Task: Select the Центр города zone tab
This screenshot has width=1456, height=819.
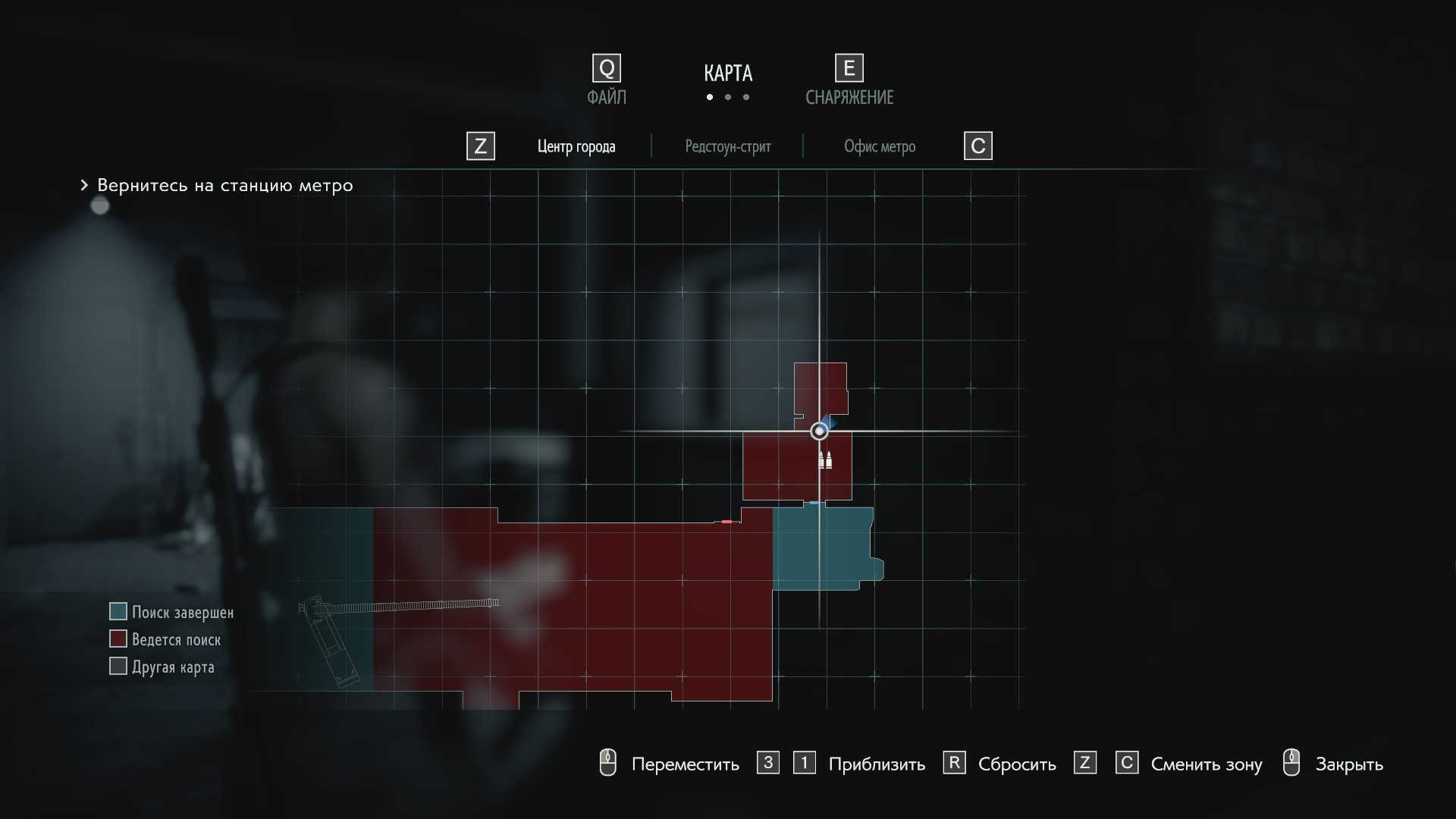Action: click(576, 146)
